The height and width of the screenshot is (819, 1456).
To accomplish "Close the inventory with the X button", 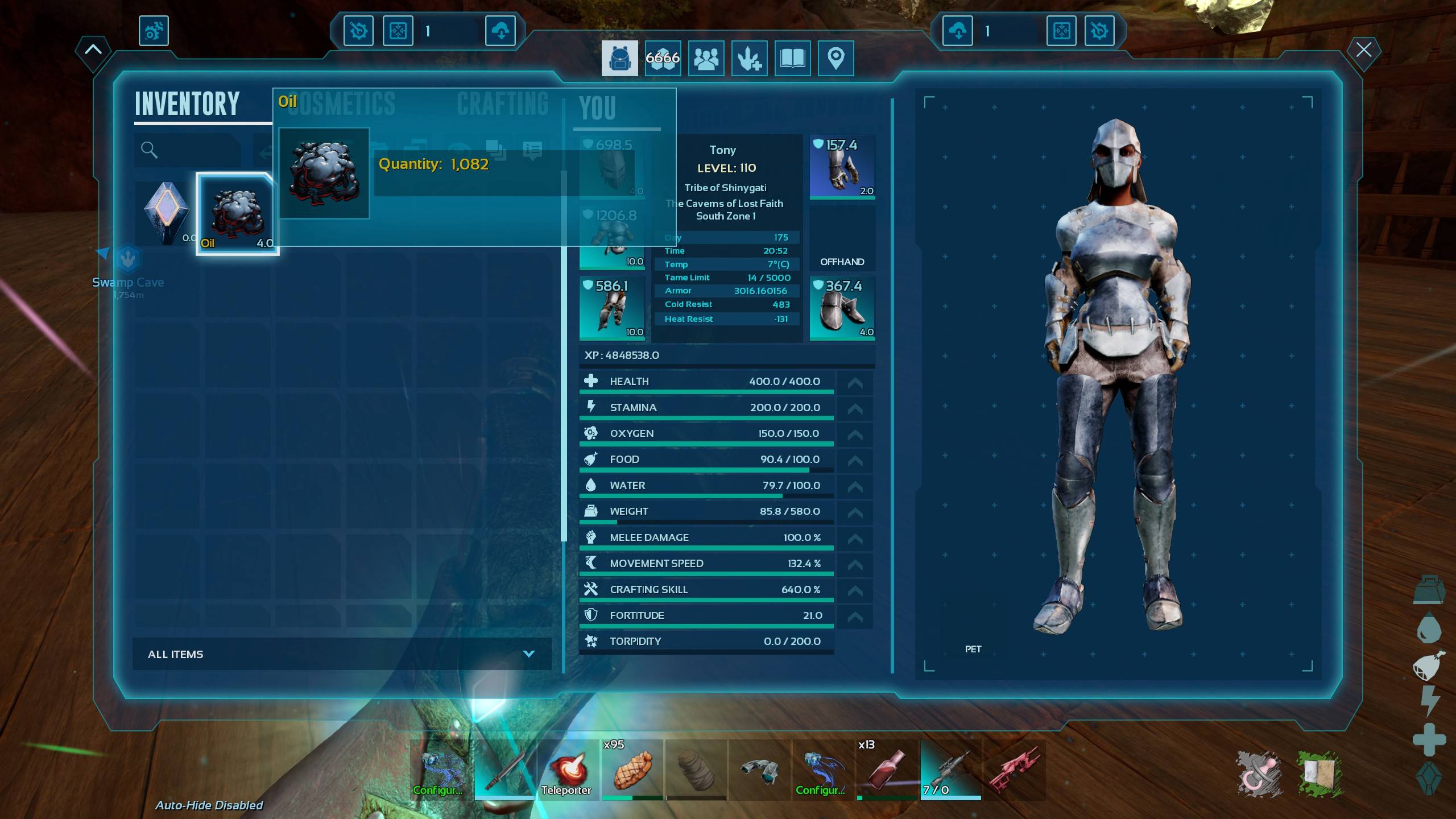I will coord(1363,50).
